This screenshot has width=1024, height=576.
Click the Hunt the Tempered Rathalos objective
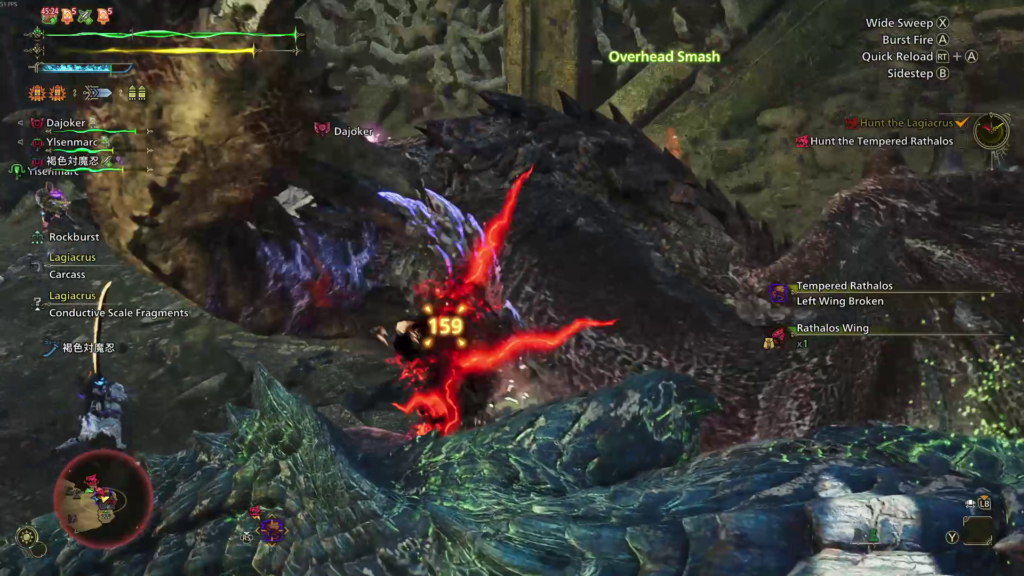tap(881, 141)
